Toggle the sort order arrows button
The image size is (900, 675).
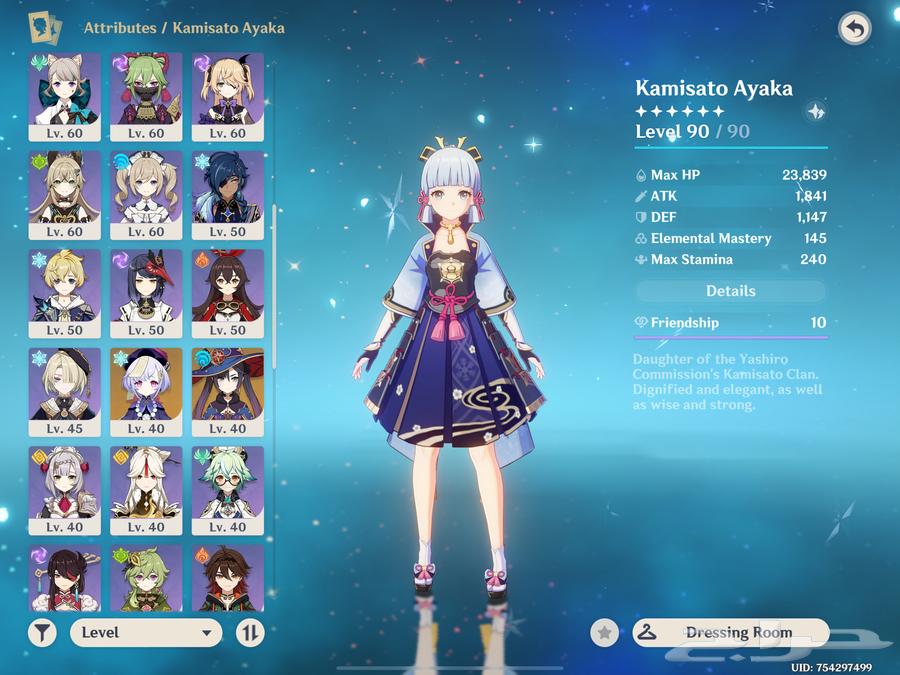[250, 632]
